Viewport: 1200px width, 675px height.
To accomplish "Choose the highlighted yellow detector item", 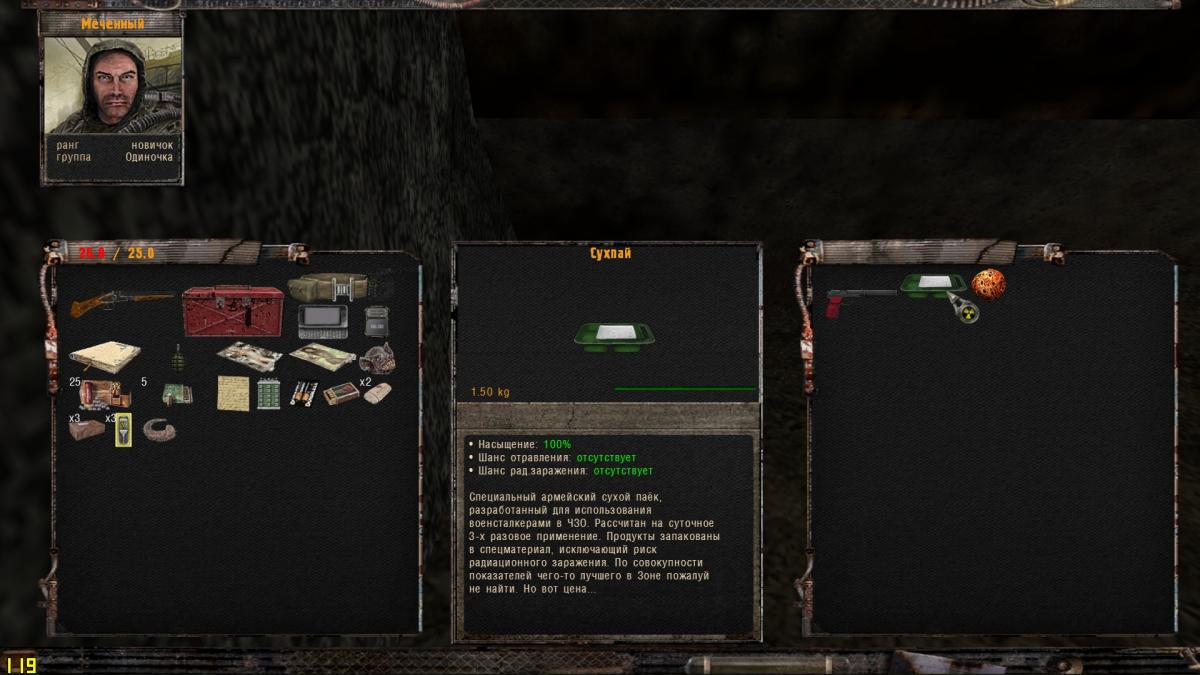I will pyautogui.click(x=124, y=430).
